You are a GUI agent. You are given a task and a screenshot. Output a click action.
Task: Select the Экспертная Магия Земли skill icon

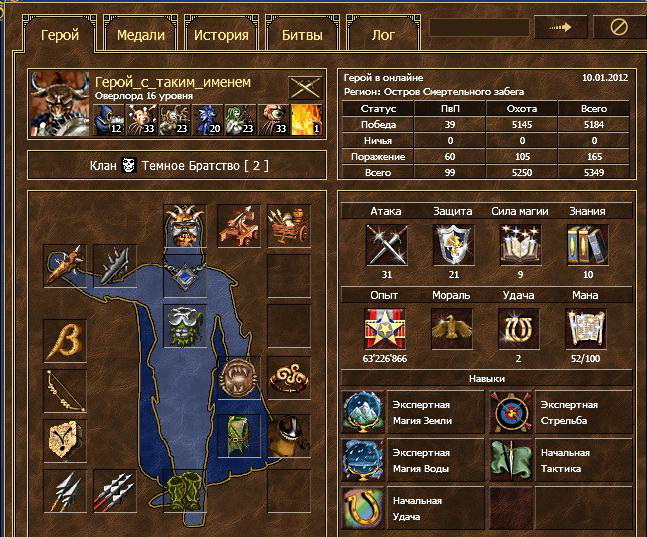click(362, 413)
